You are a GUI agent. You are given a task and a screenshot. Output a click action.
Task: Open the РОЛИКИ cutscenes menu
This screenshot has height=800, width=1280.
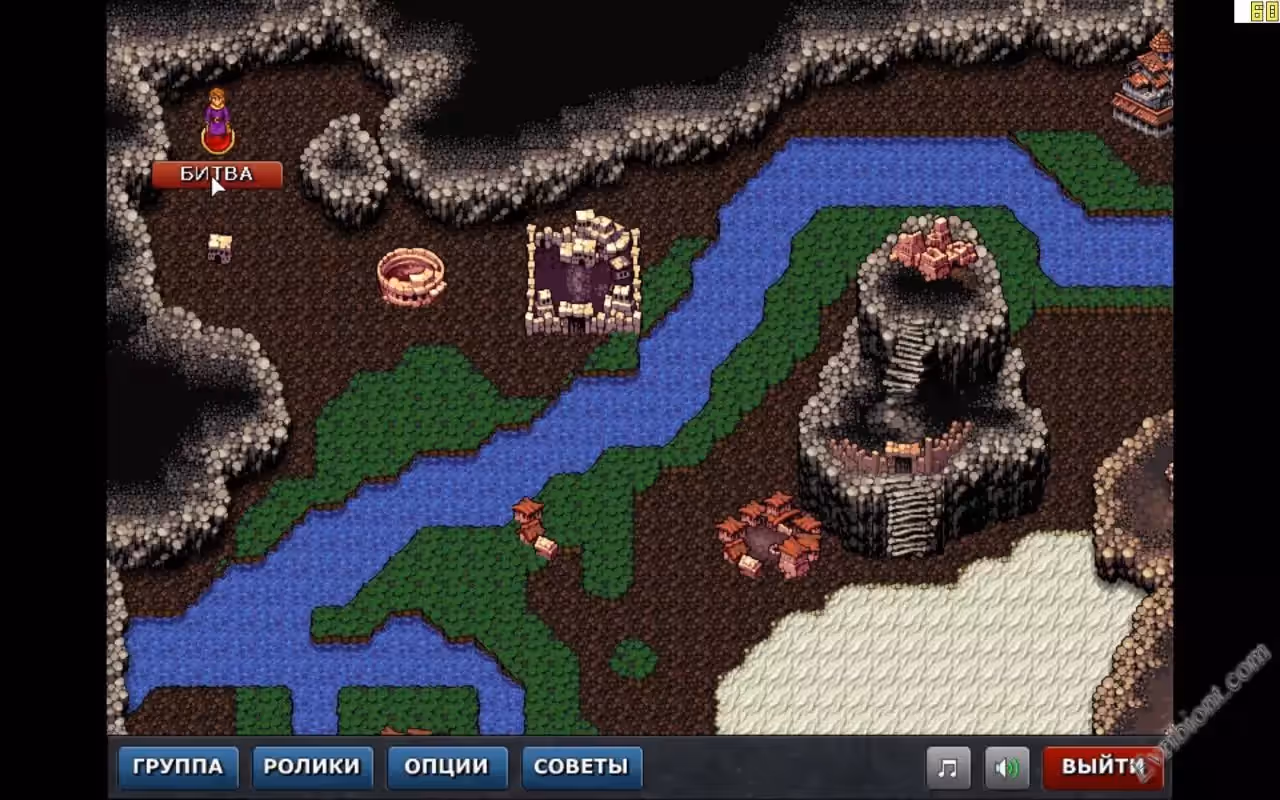coord(312,767)
